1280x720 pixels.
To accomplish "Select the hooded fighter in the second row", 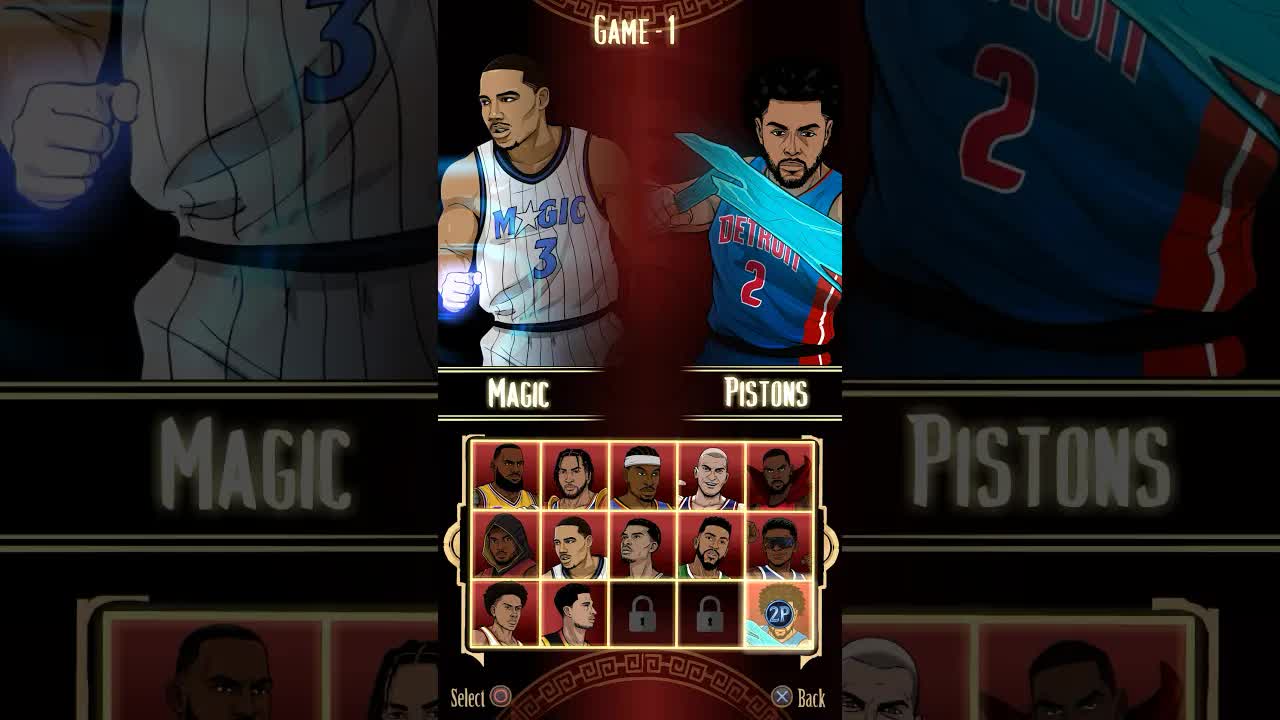I will [x=505, y=545].
